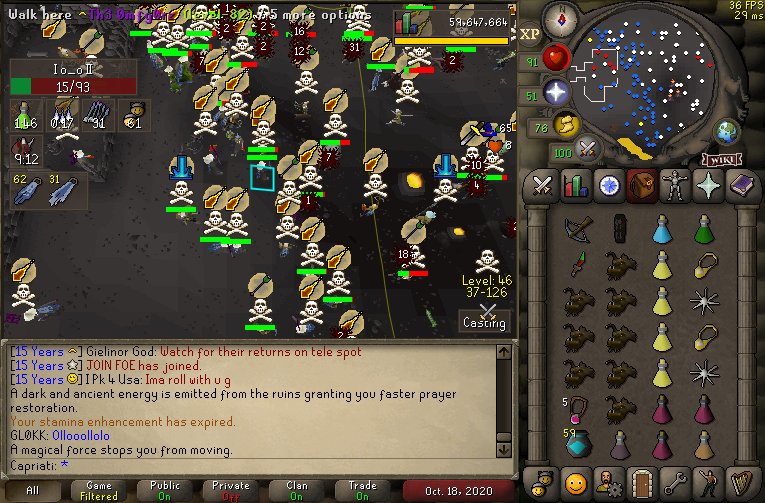The height and width of the screenshot is (503, 765).
Task: Open the Prayer tab
Action: pyautogui.click(x=708, y=186)
